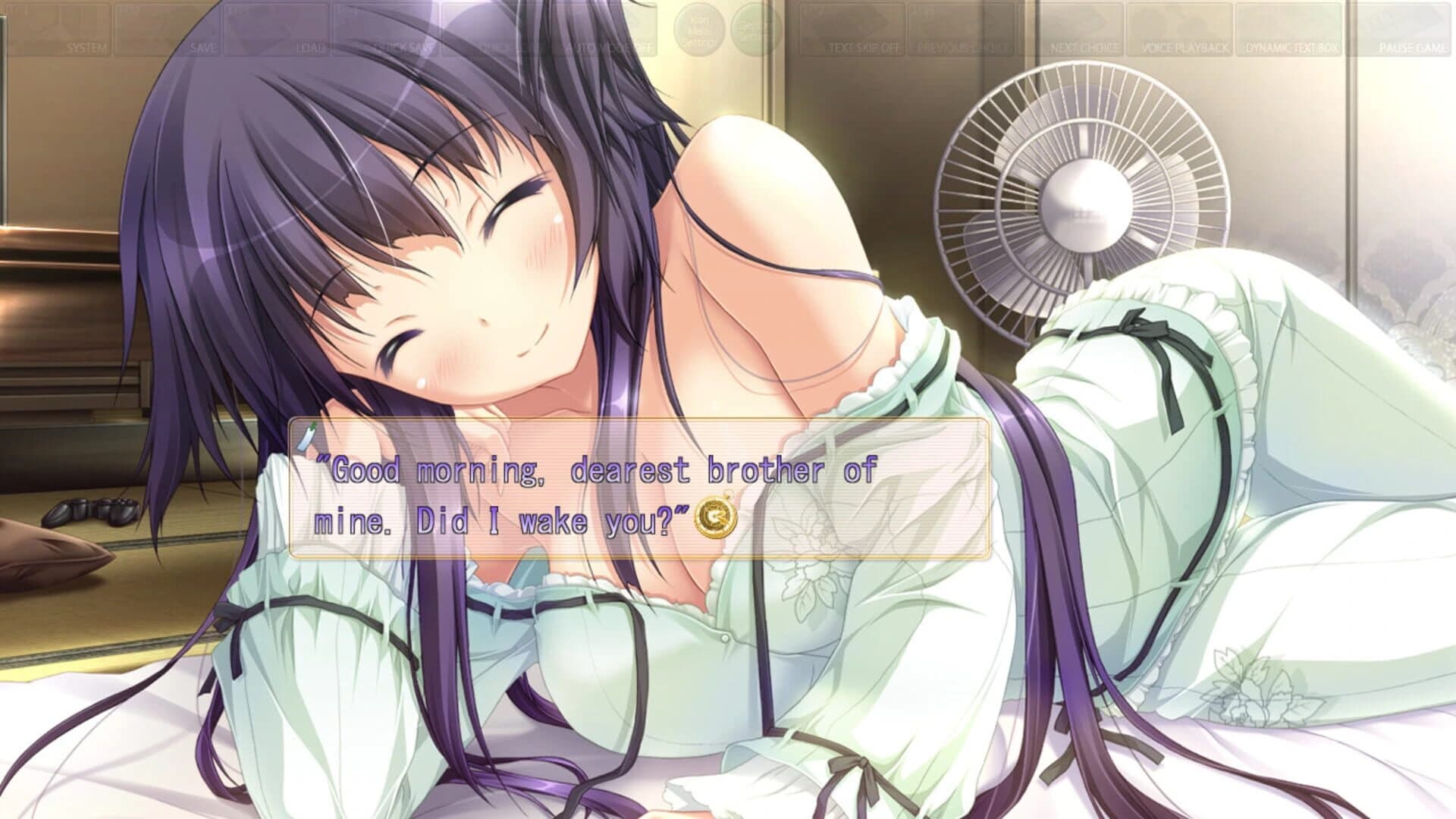Image resolution: width=1456 pixels, height=819 pixels.
Task: Click the VOICE PLAYBACK speaker icon
Action: tap(1181, 23)
